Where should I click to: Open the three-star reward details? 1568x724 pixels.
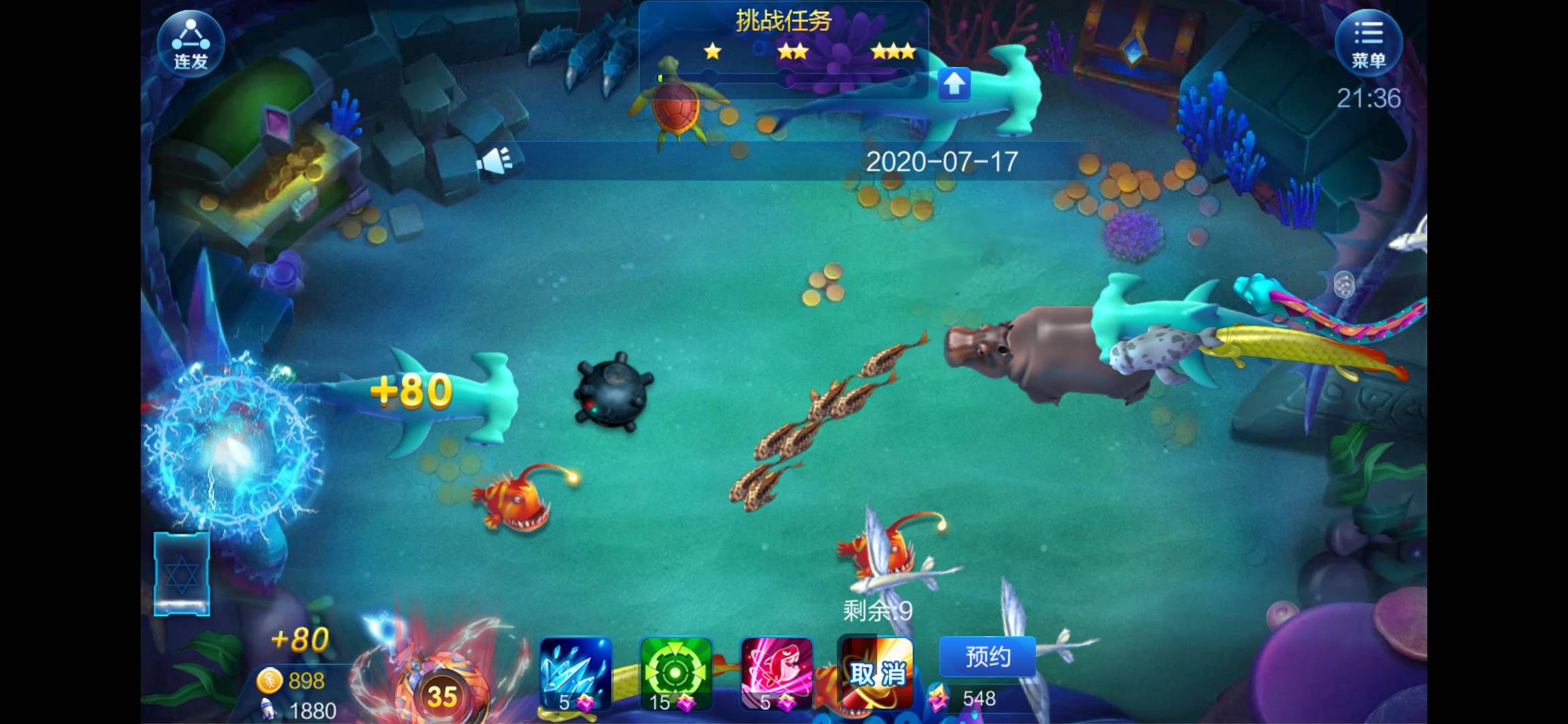(x=893, y=52)
